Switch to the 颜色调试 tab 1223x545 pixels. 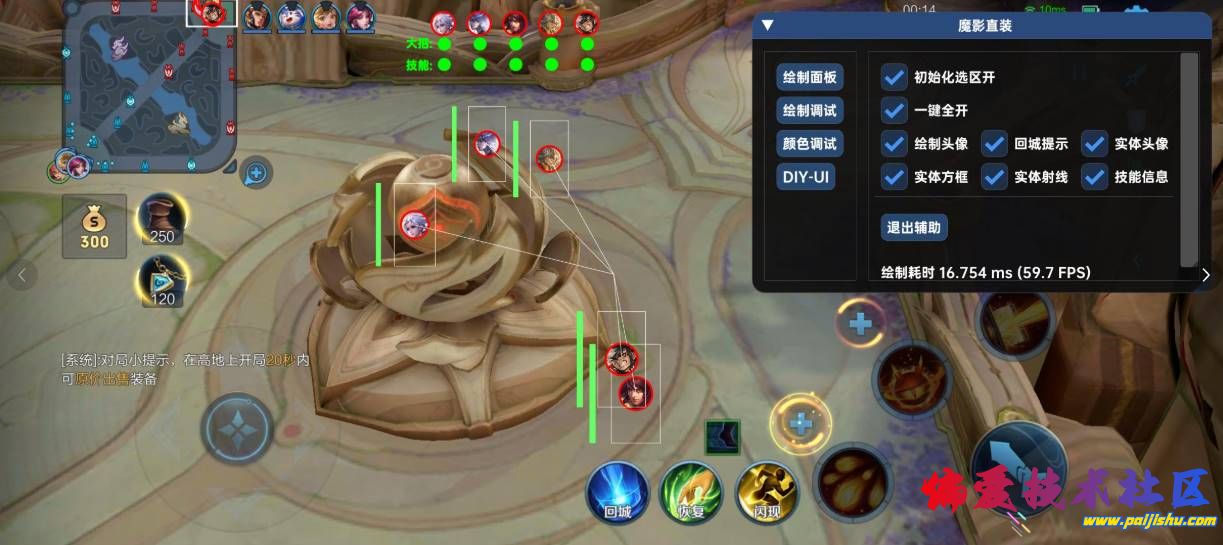pos(809,143)
